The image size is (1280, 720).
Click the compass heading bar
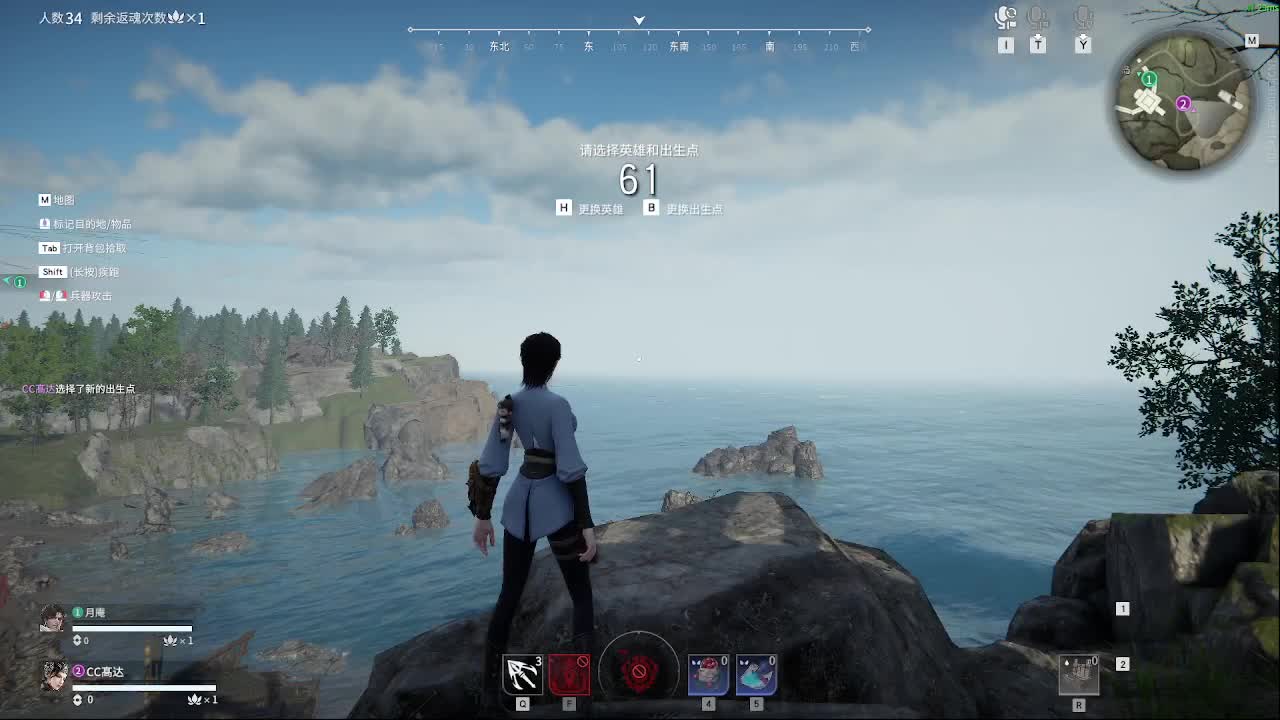click(639, 38)
